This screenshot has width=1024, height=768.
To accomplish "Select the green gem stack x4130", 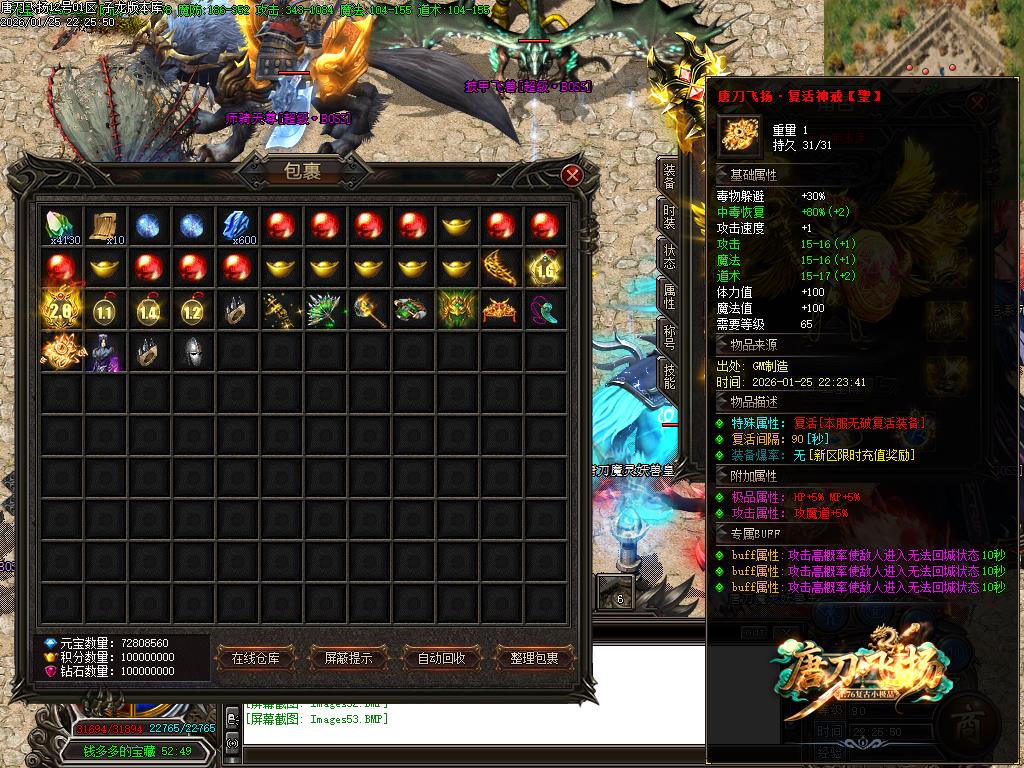I will [62, 226].
